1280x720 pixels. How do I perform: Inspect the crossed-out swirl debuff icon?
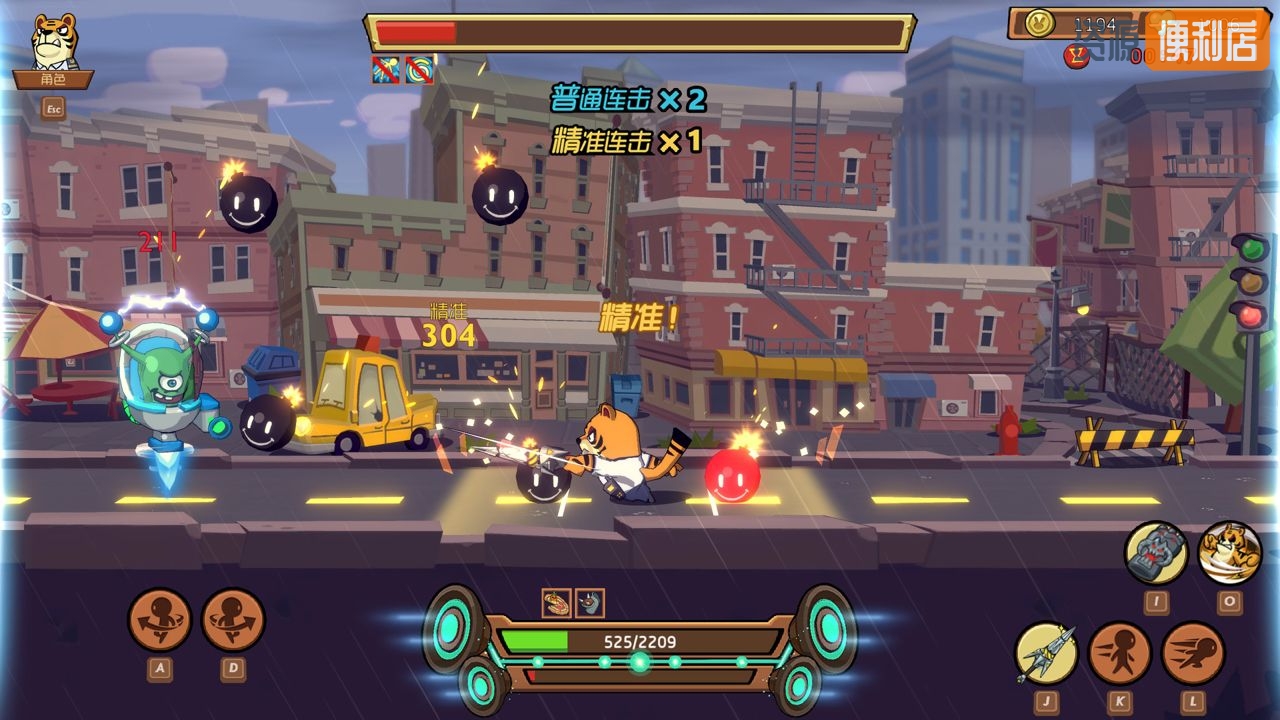coord(420,70)
